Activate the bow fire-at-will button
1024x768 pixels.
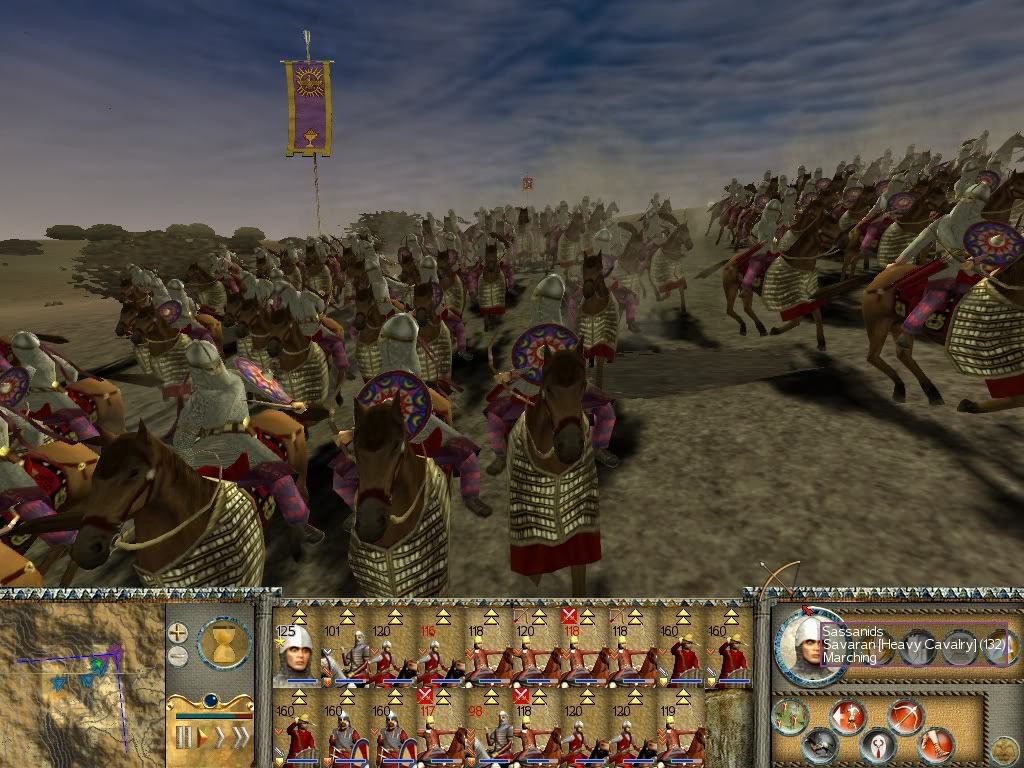905,716
